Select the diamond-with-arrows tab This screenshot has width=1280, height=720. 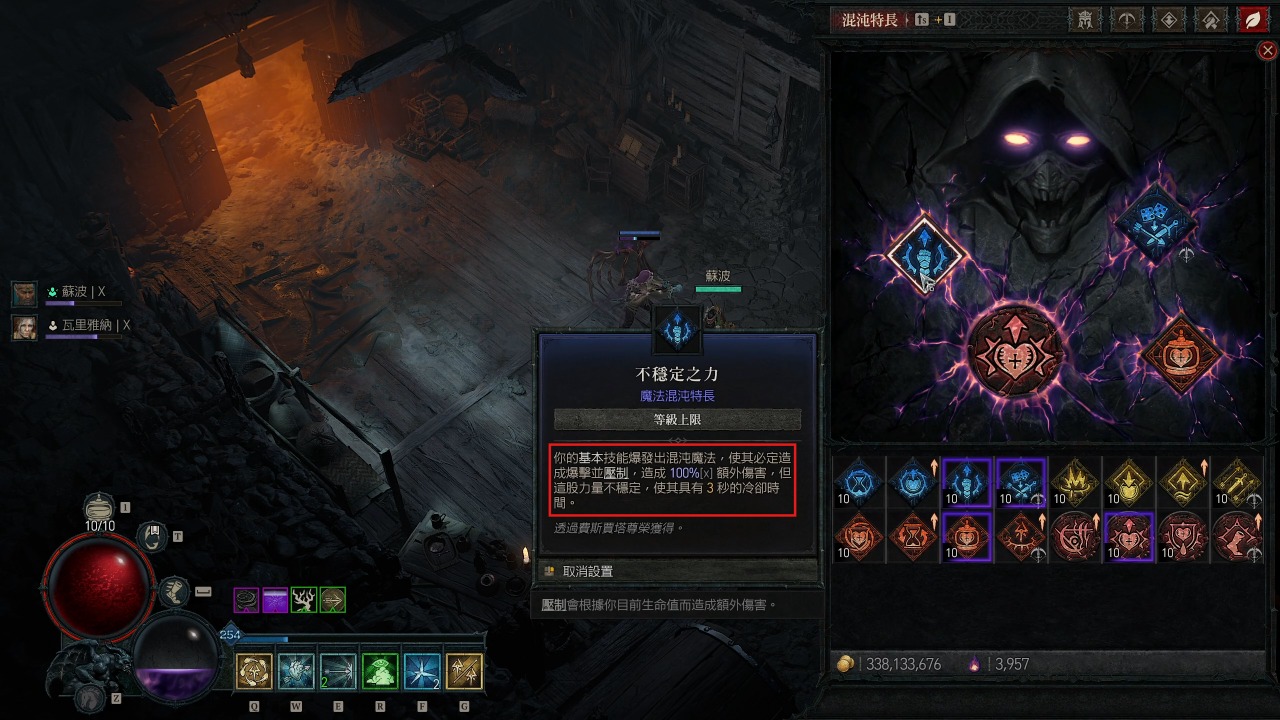(x=1168, y=19)
